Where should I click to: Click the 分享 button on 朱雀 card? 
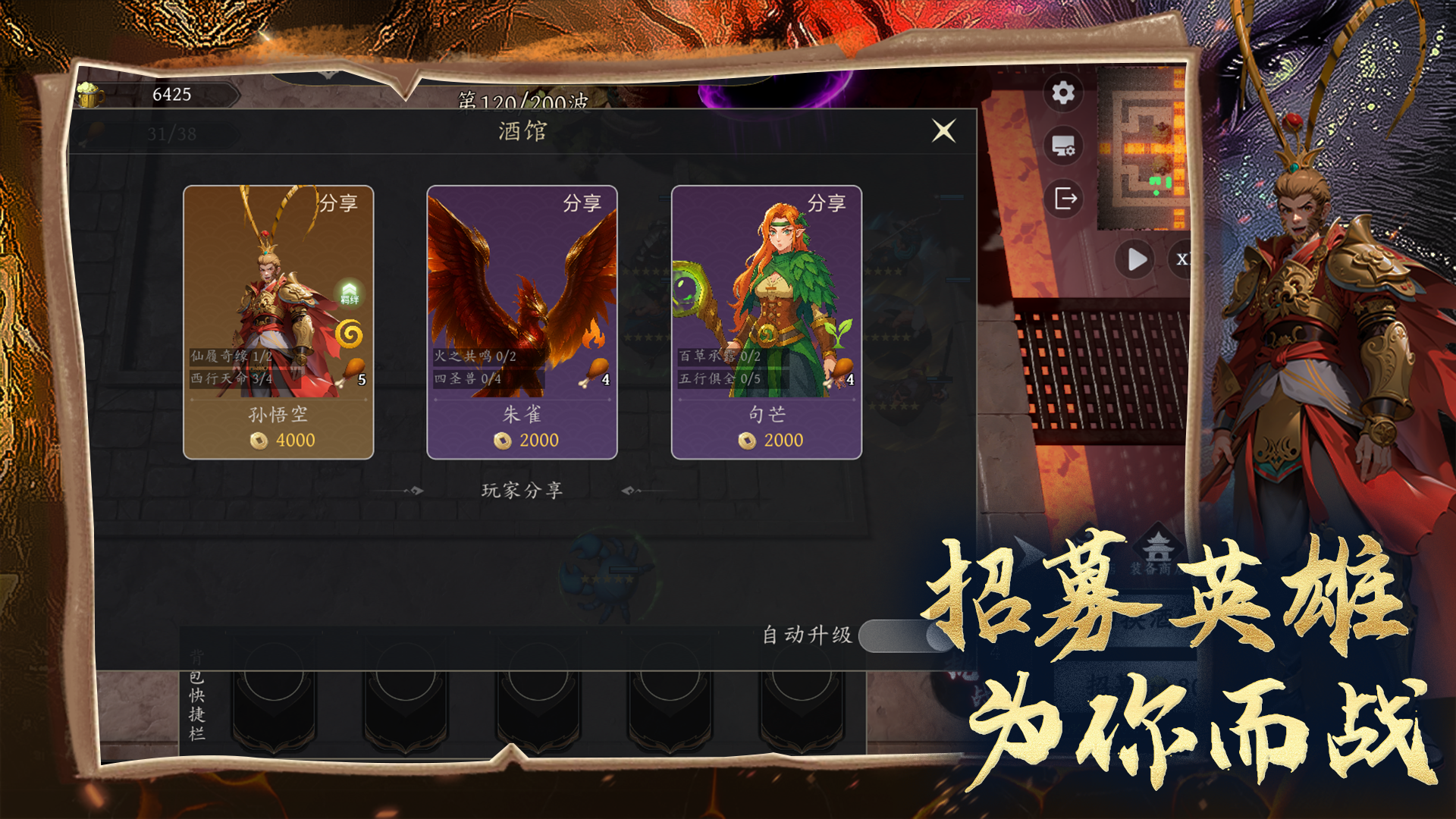point(584,203)
